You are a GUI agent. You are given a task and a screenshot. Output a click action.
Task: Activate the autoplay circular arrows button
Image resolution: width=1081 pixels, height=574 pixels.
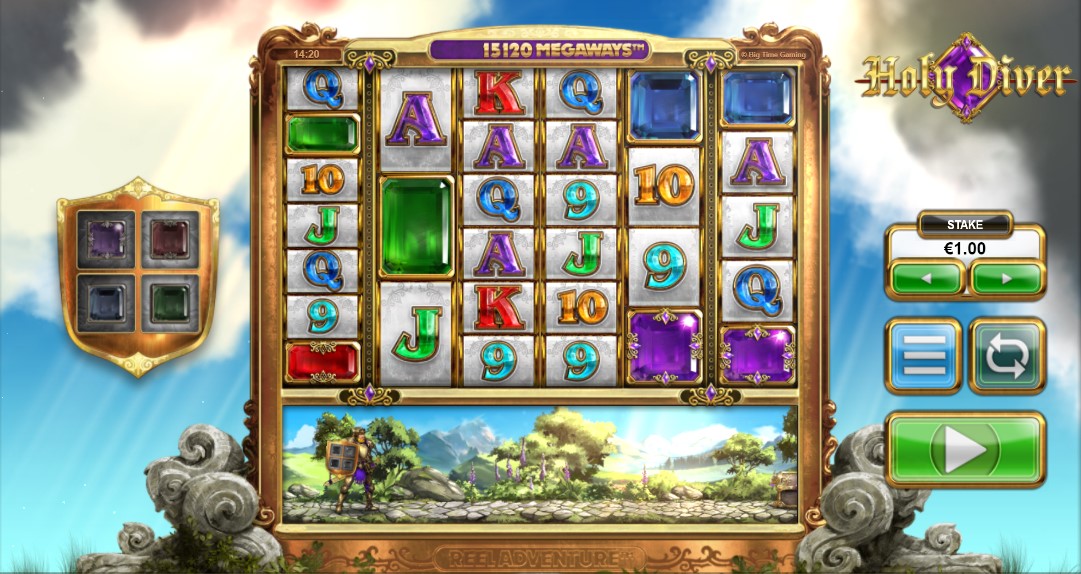(x=1007, y=355)
